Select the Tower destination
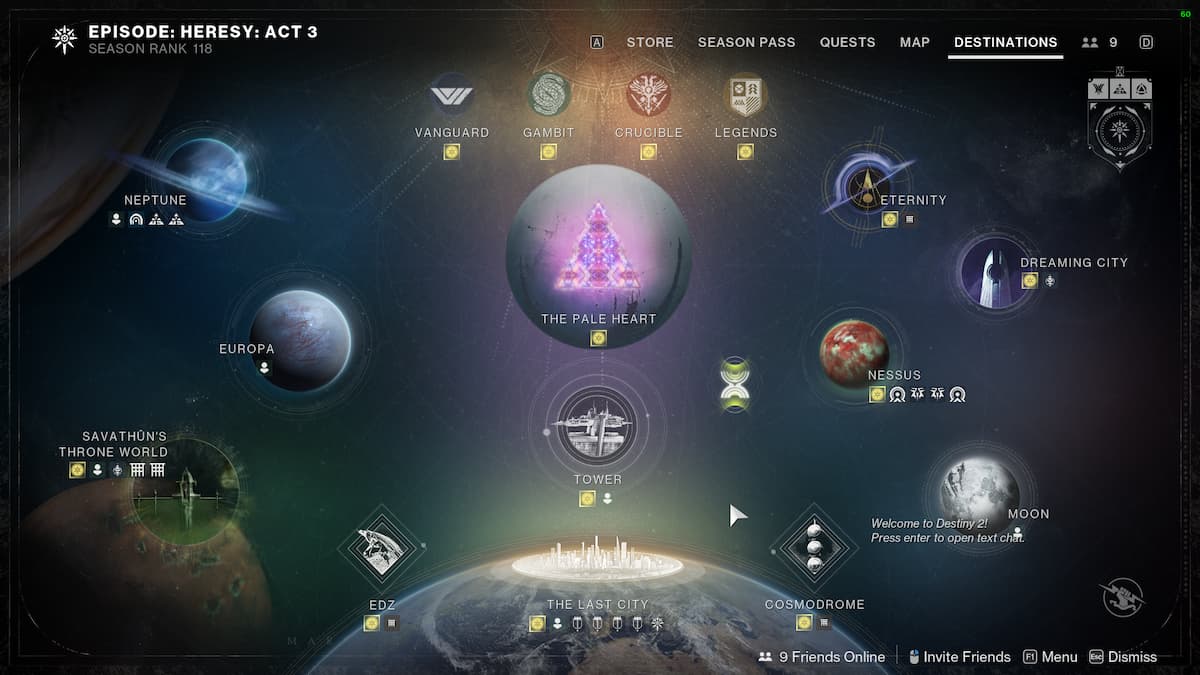 (597, 424)
